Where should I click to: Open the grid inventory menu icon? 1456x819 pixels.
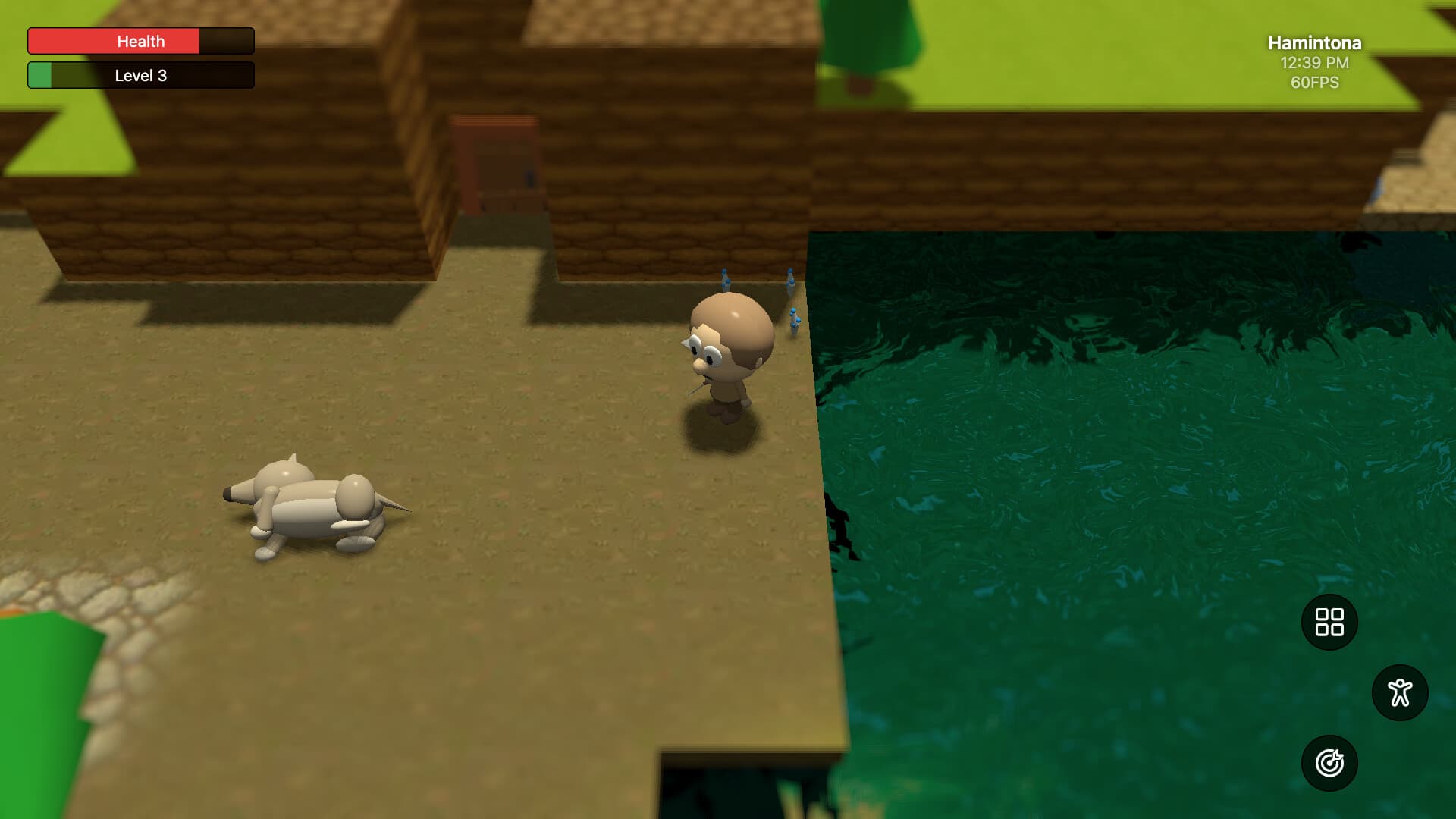point(1329,623)
